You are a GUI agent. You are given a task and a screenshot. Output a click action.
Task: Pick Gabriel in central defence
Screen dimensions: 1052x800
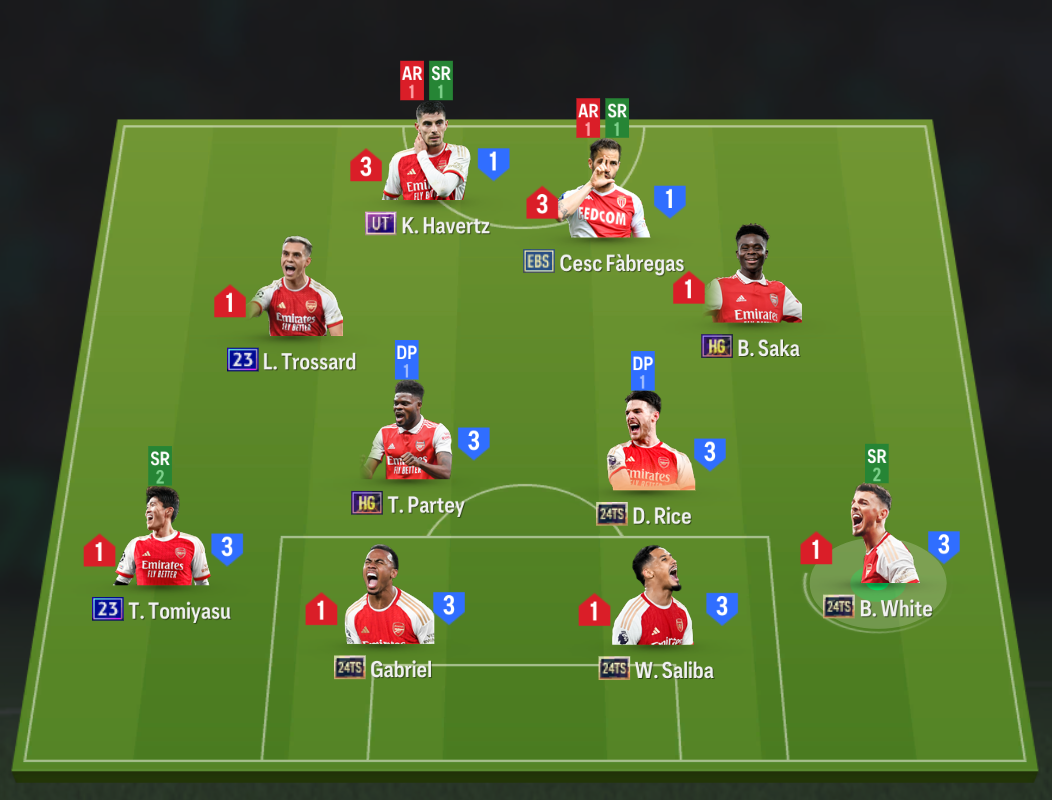pyautogui.click(x=389, y=600)
